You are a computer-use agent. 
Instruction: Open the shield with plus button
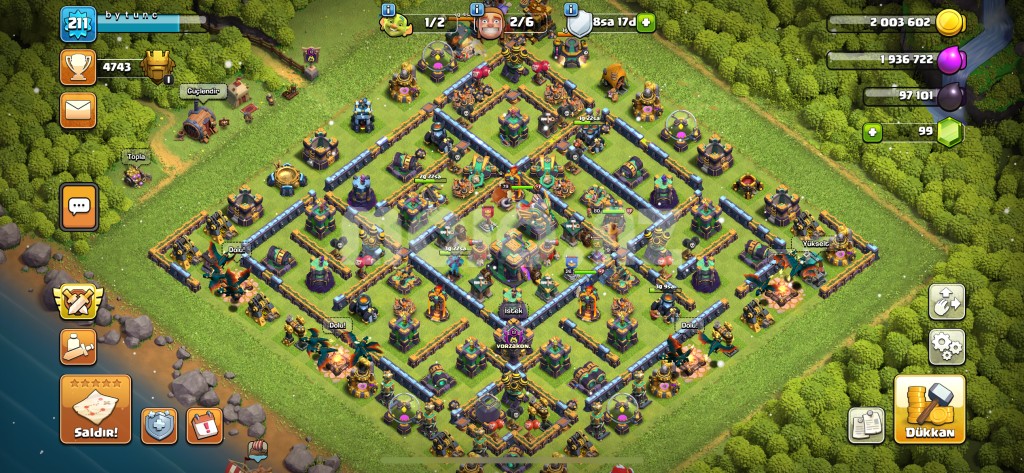[159, 425]
